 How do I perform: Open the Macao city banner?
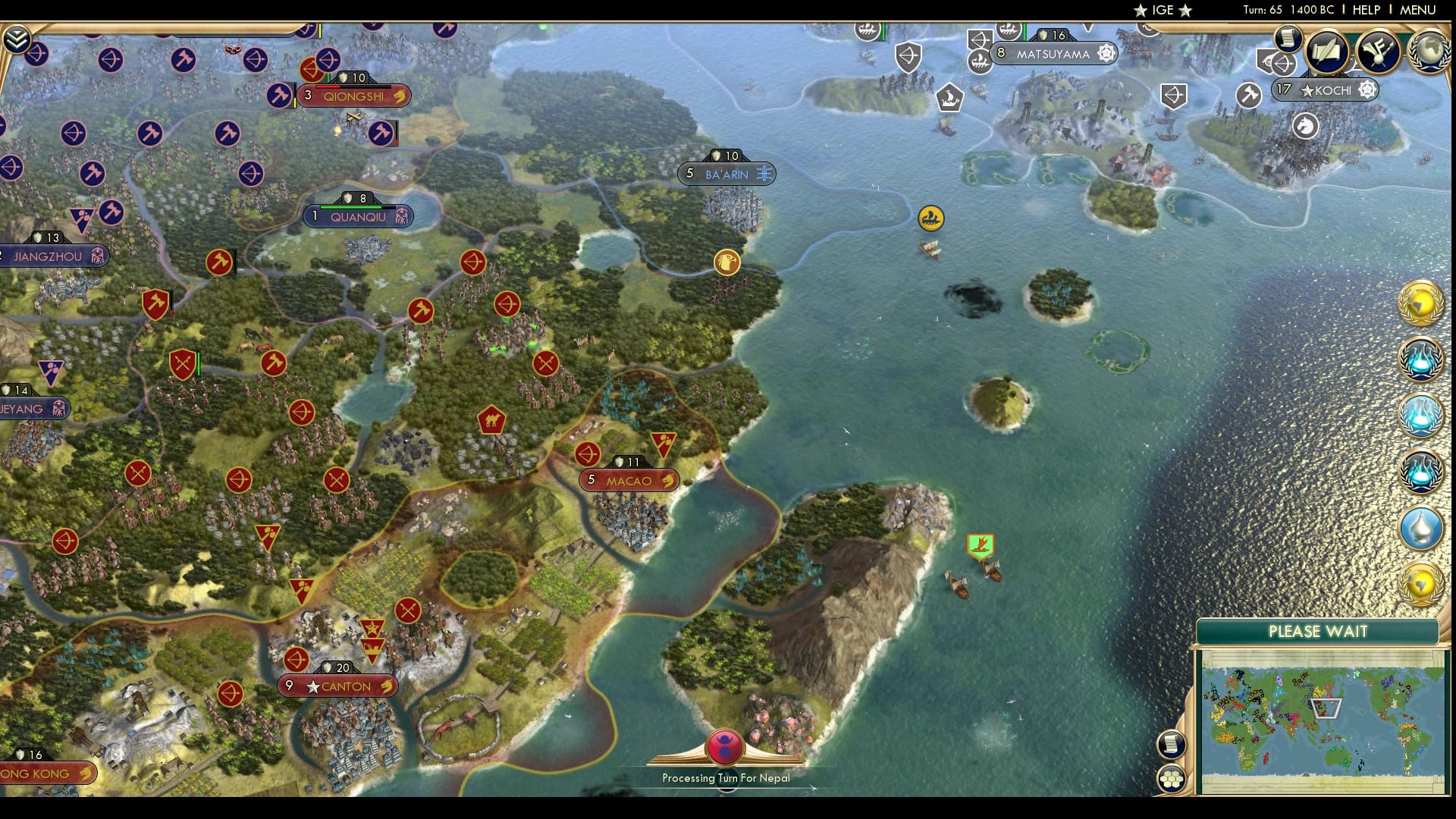click(x=628, y=480)
